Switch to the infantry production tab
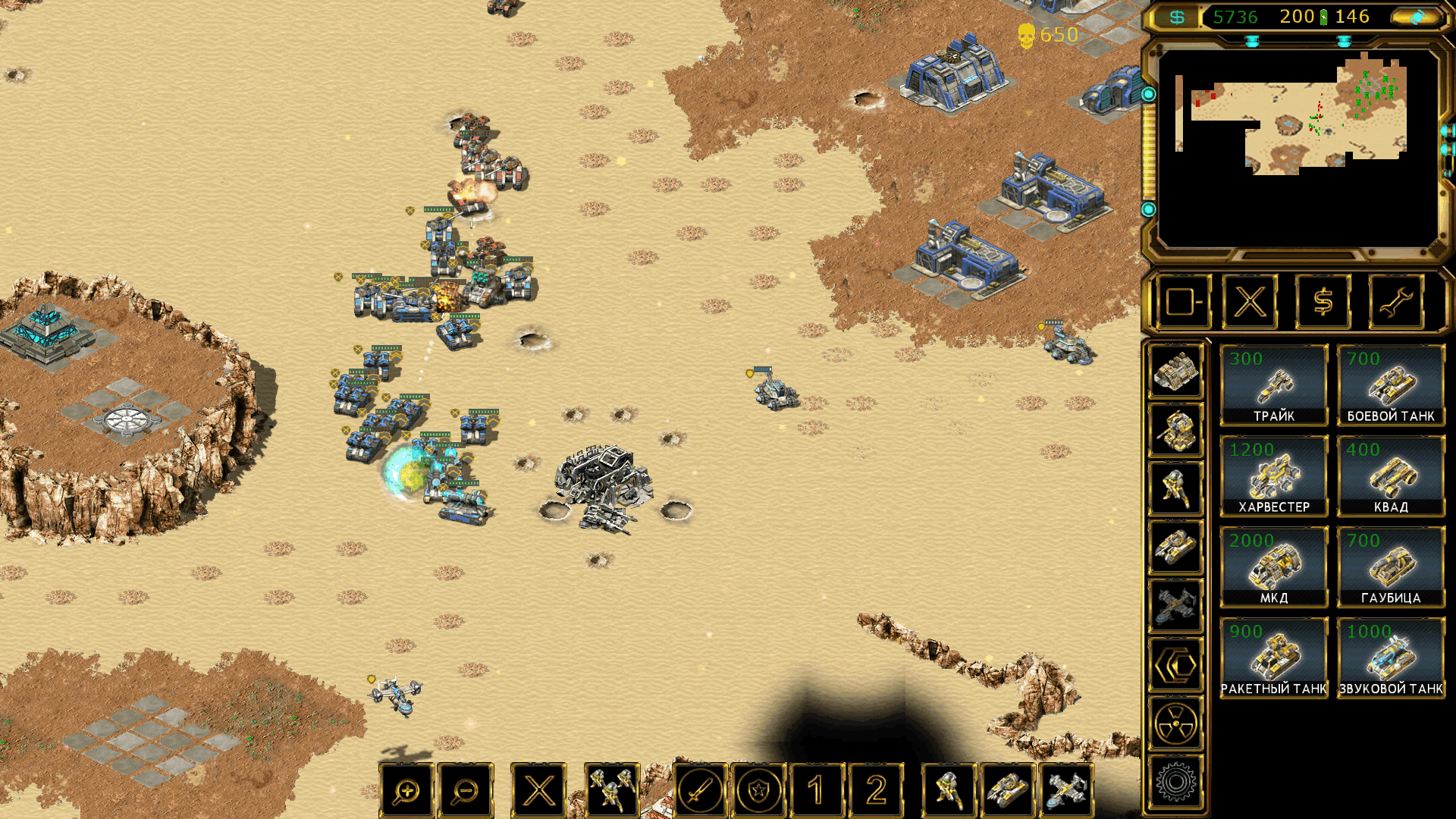The height and width of the screenshot is (819, 1456). pyautogui.click(x=1175, y=488)
